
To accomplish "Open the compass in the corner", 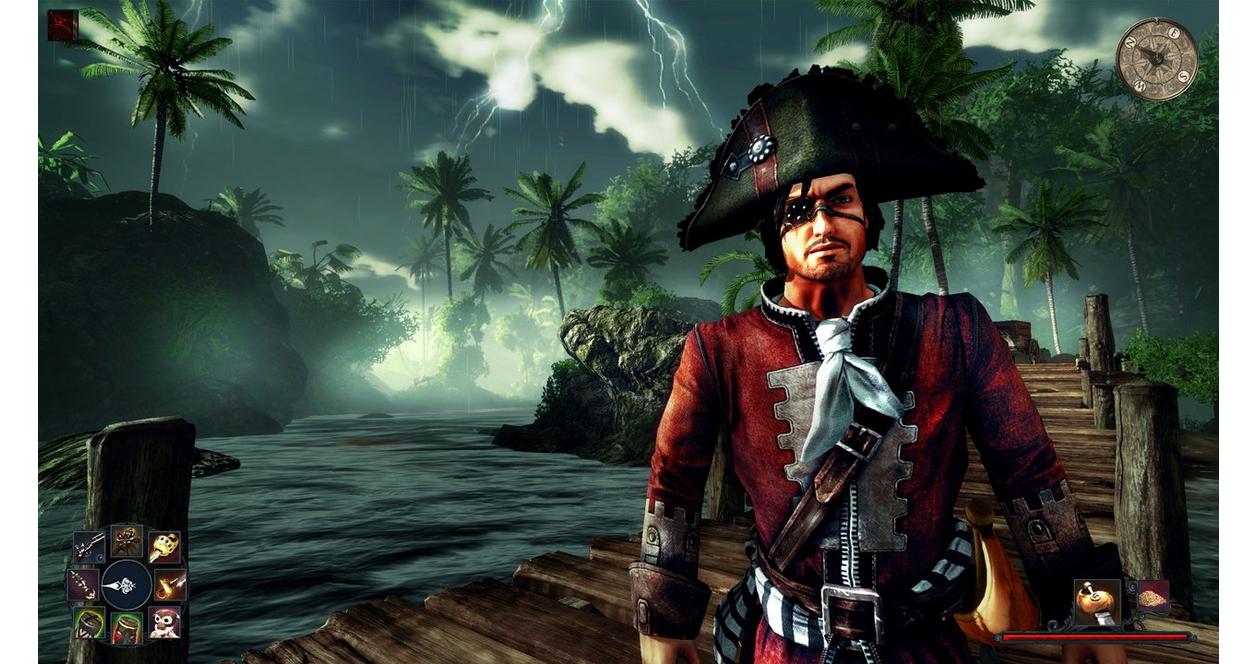I will click(x=1156, y=59).
